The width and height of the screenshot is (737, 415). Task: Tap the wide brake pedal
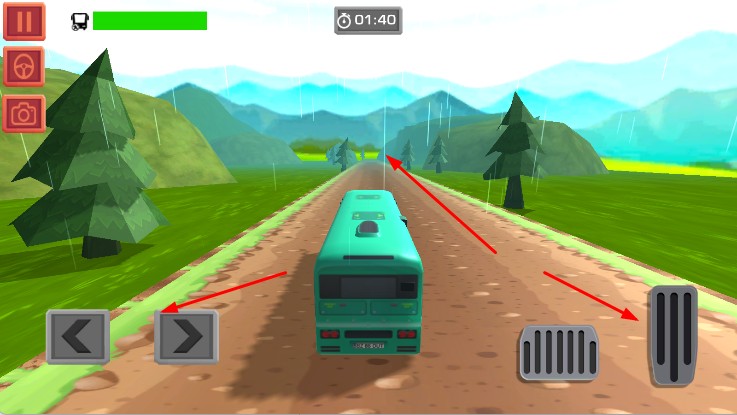point(558,353)
